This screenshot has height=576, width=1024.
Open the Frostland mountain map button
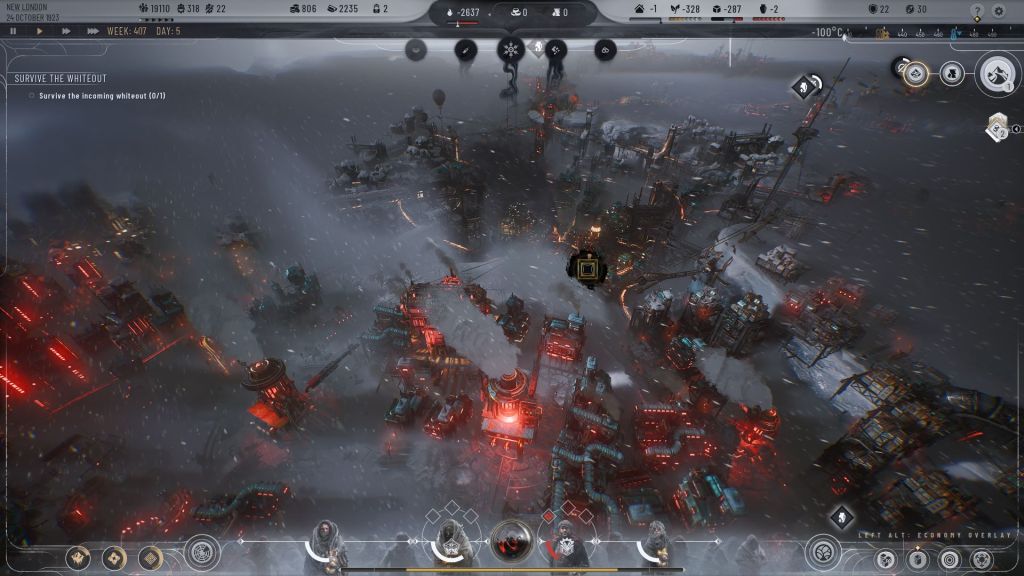pos(997,73)
